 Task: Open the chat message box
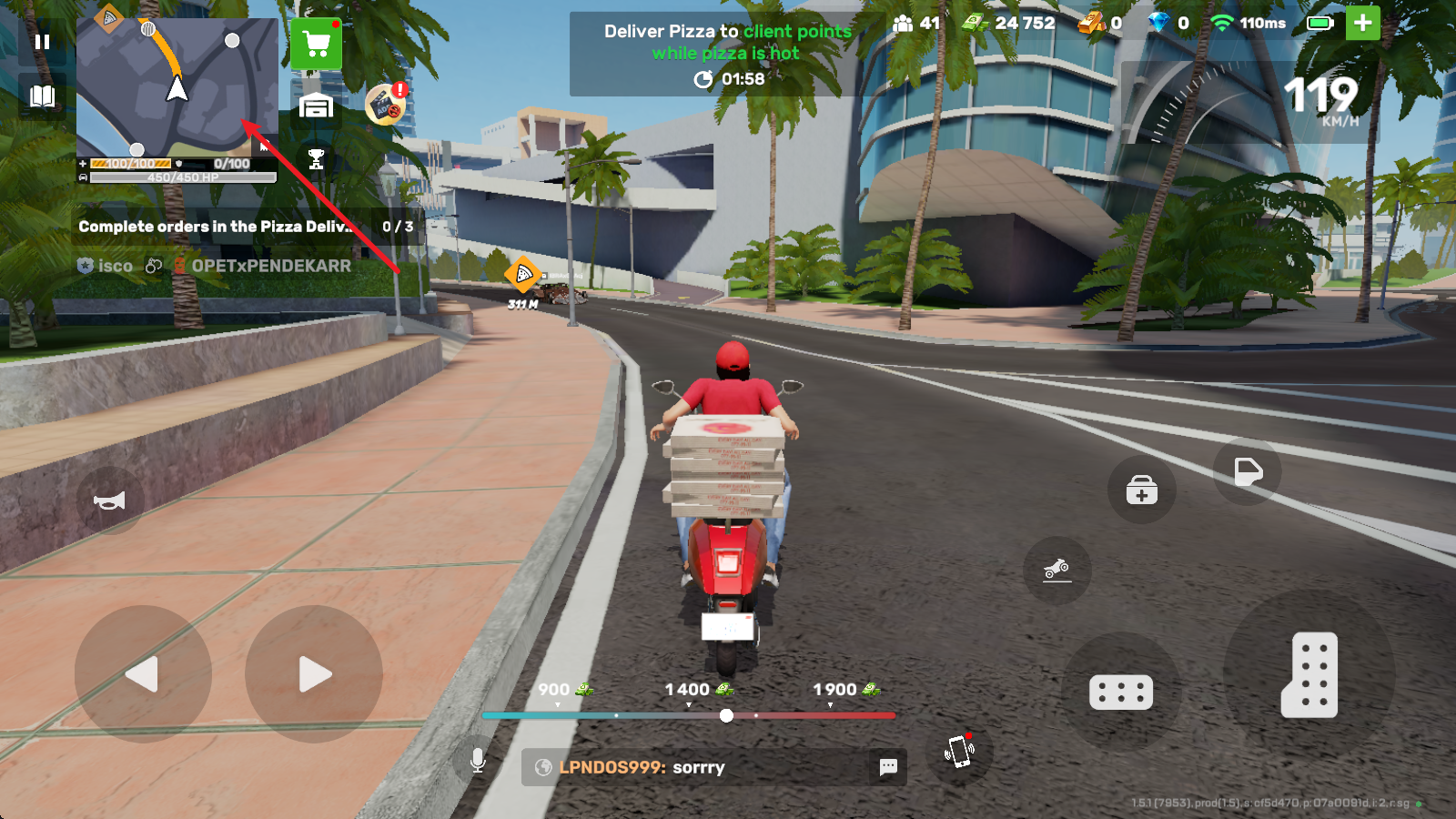pos(713,767)
